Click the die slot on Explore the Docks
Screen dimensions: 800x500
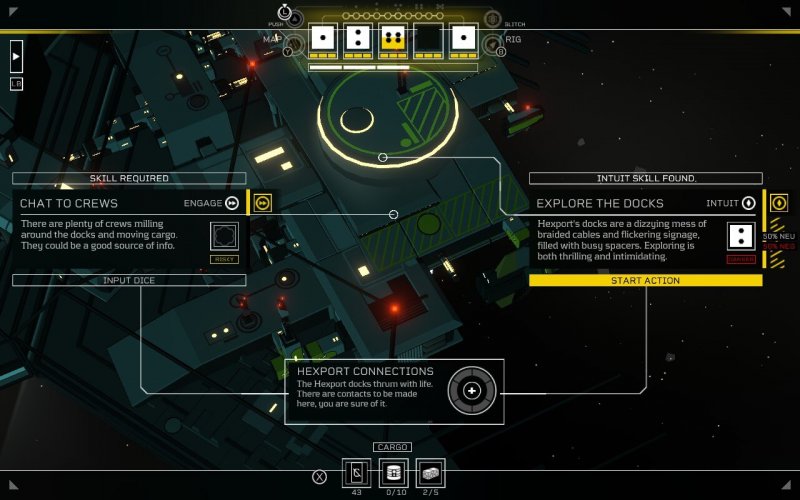740,236
